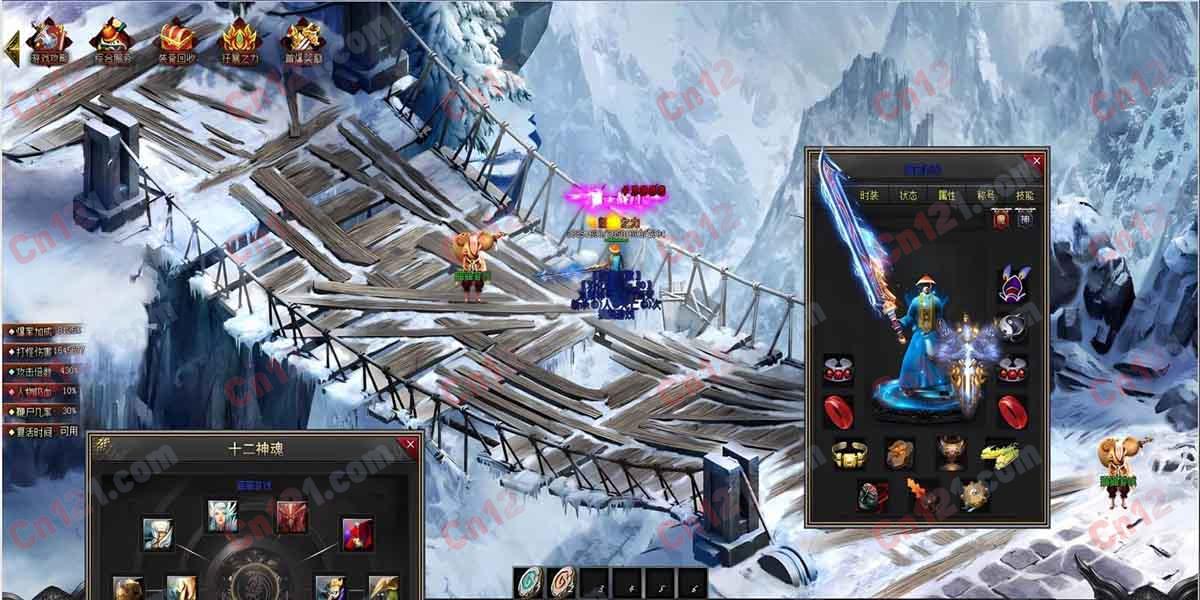1200x600 pixels.
Task: Open the golden flame crown icon
Action: click(239, 40)
